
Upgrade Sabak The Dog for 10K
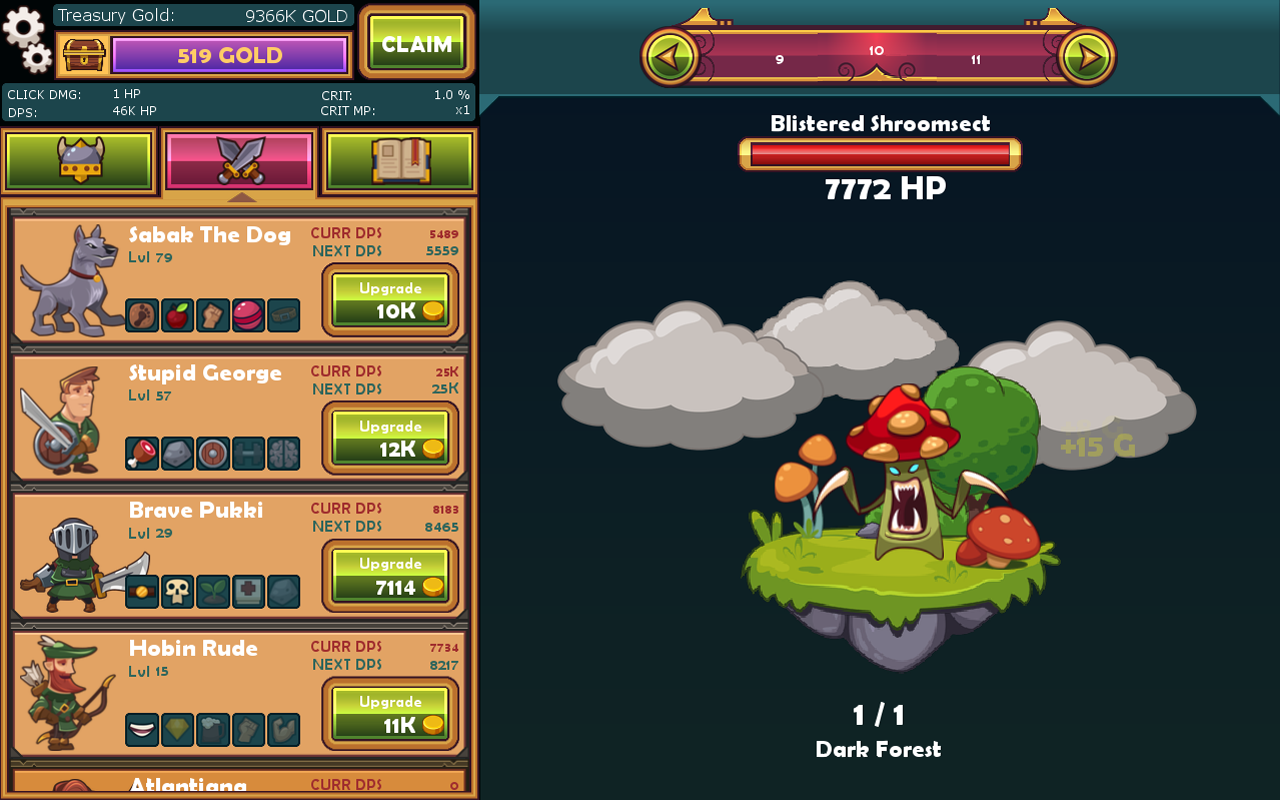coord(390,300)
